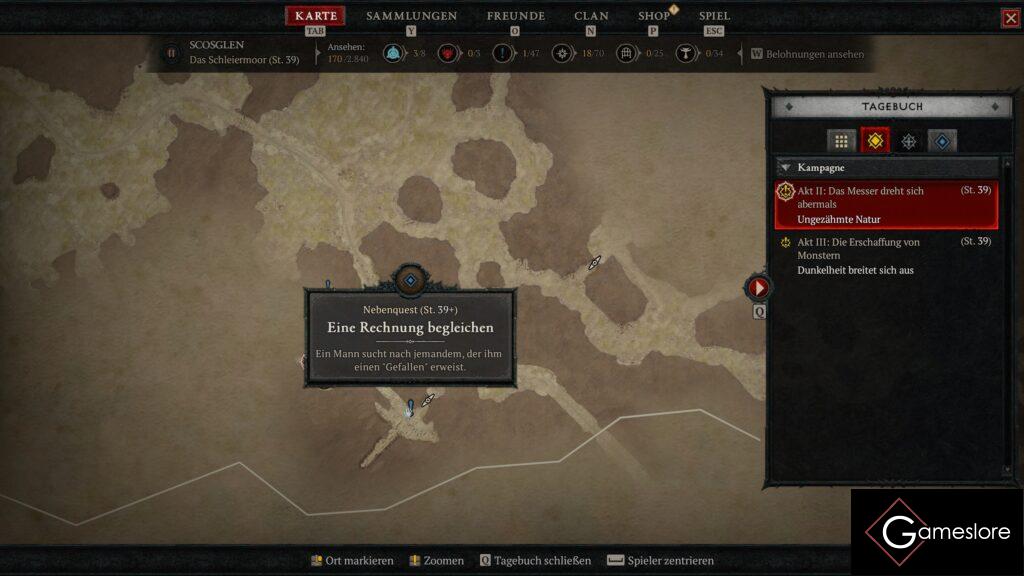Switch to the Sammlungen tab
Viewport: 1024px width, 576px height.
coord(411,16)
